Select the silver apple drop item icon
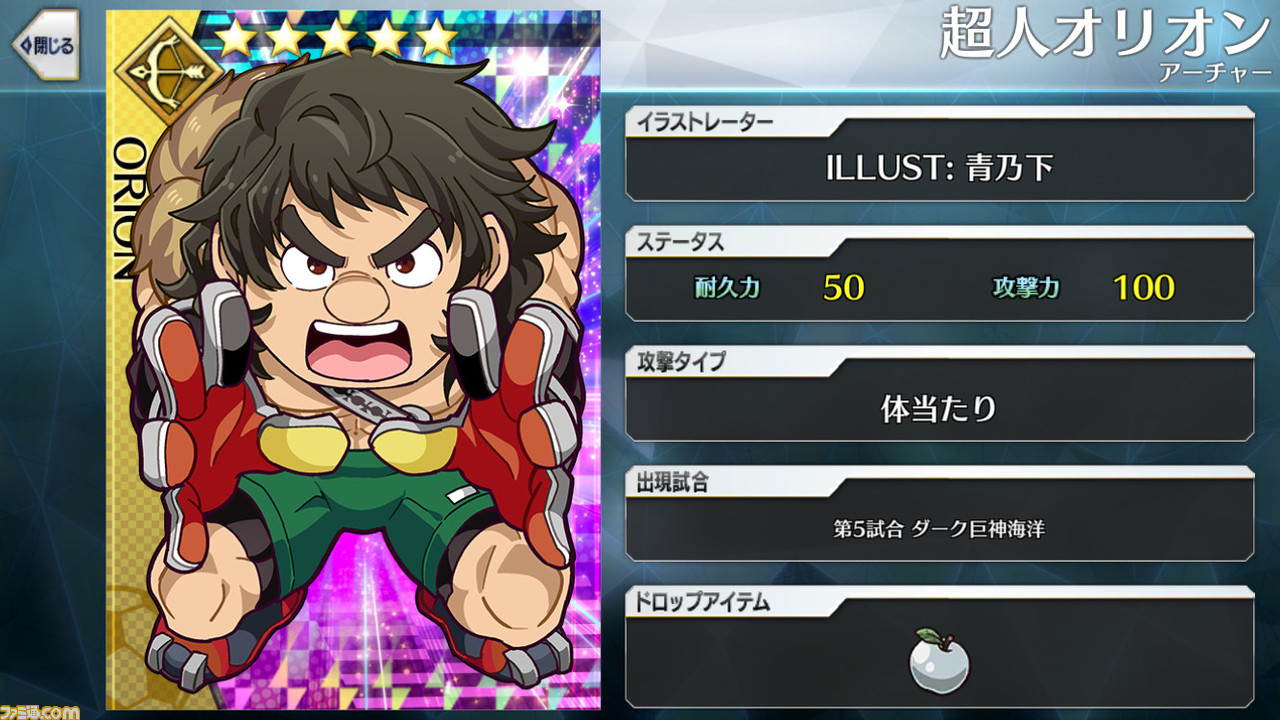 pos(939,657)
